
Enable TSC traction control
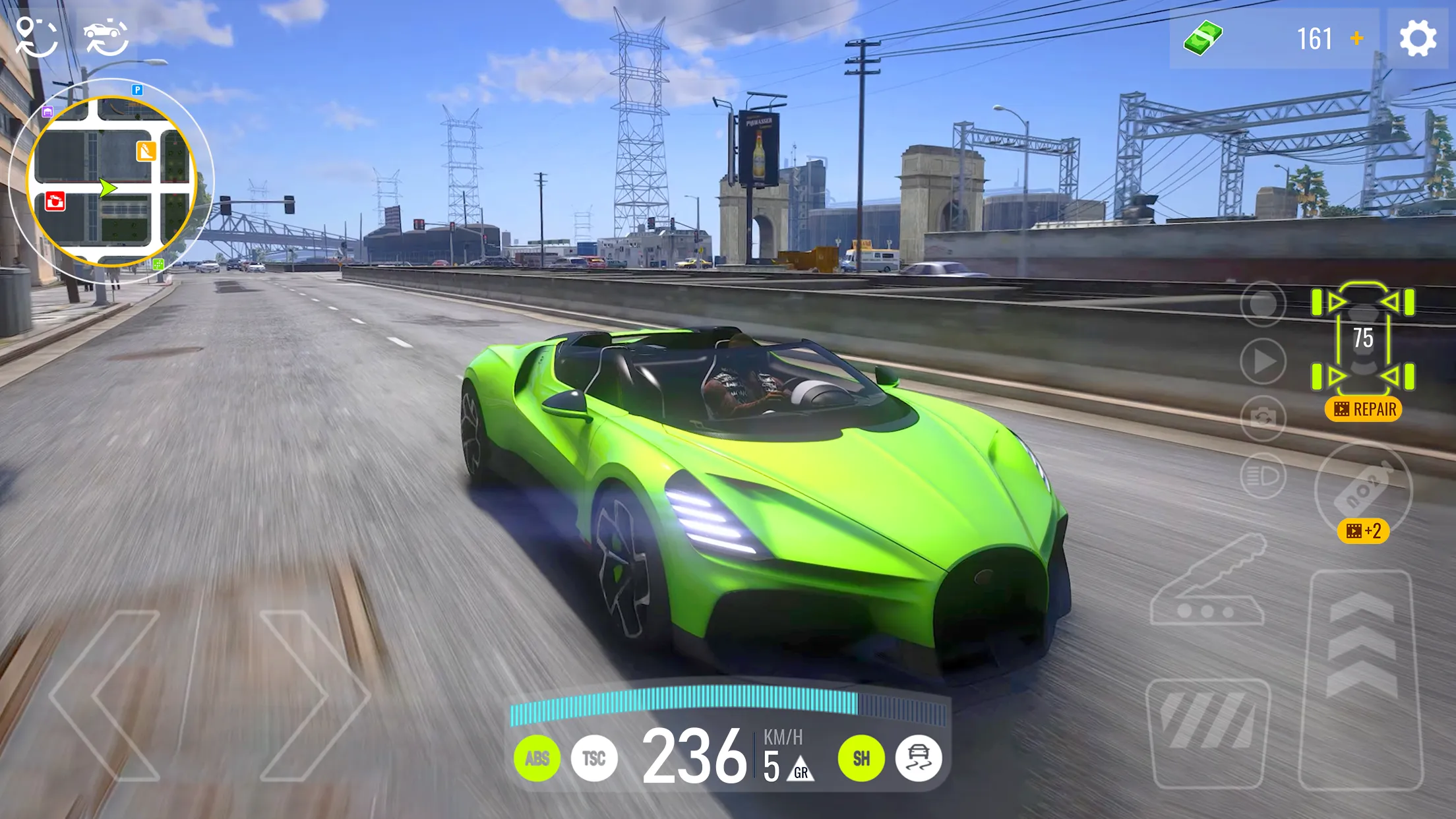pos(593,758)
